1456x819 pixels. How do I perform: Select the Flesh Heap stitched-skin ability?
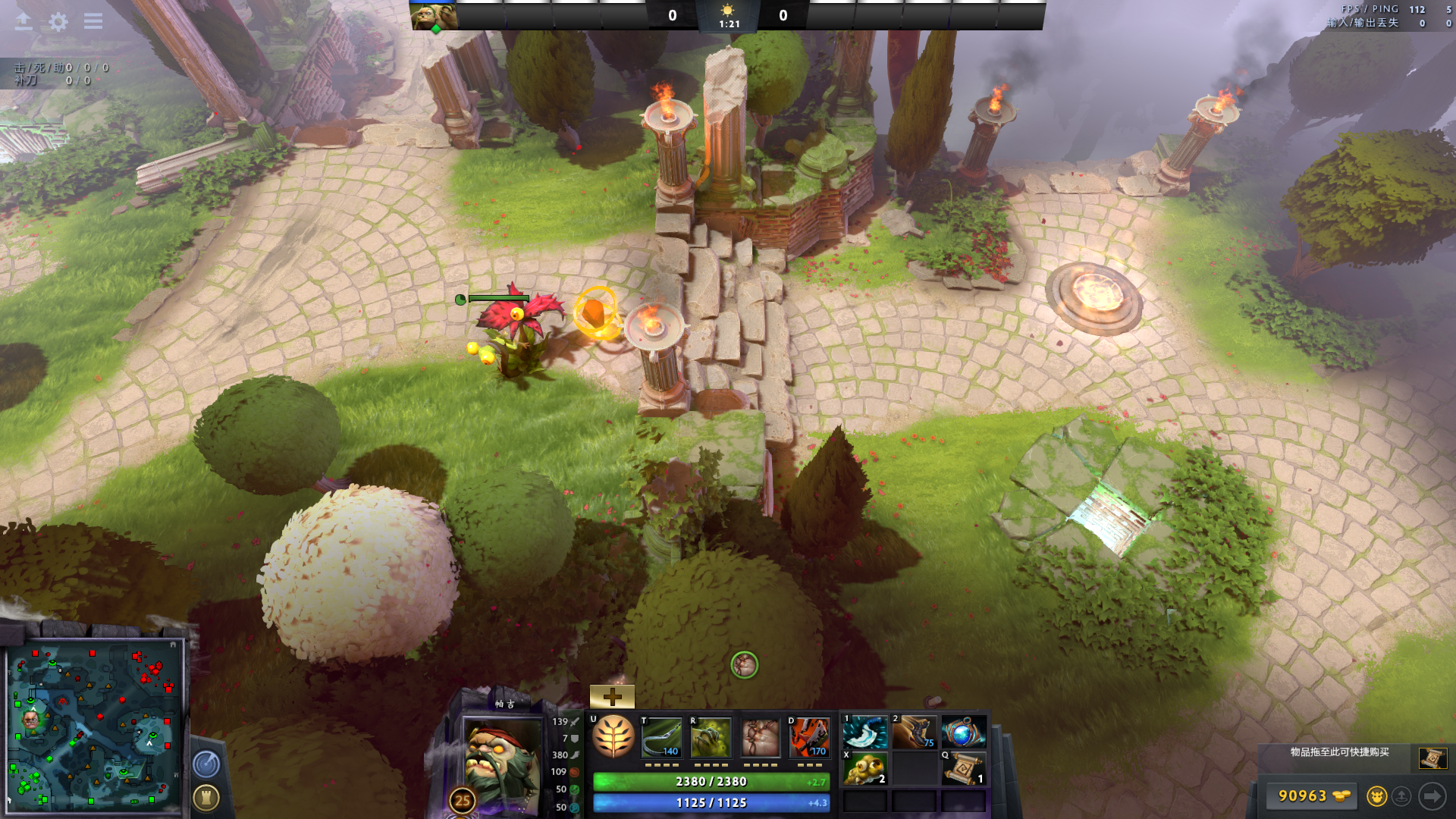pos(760,737)
